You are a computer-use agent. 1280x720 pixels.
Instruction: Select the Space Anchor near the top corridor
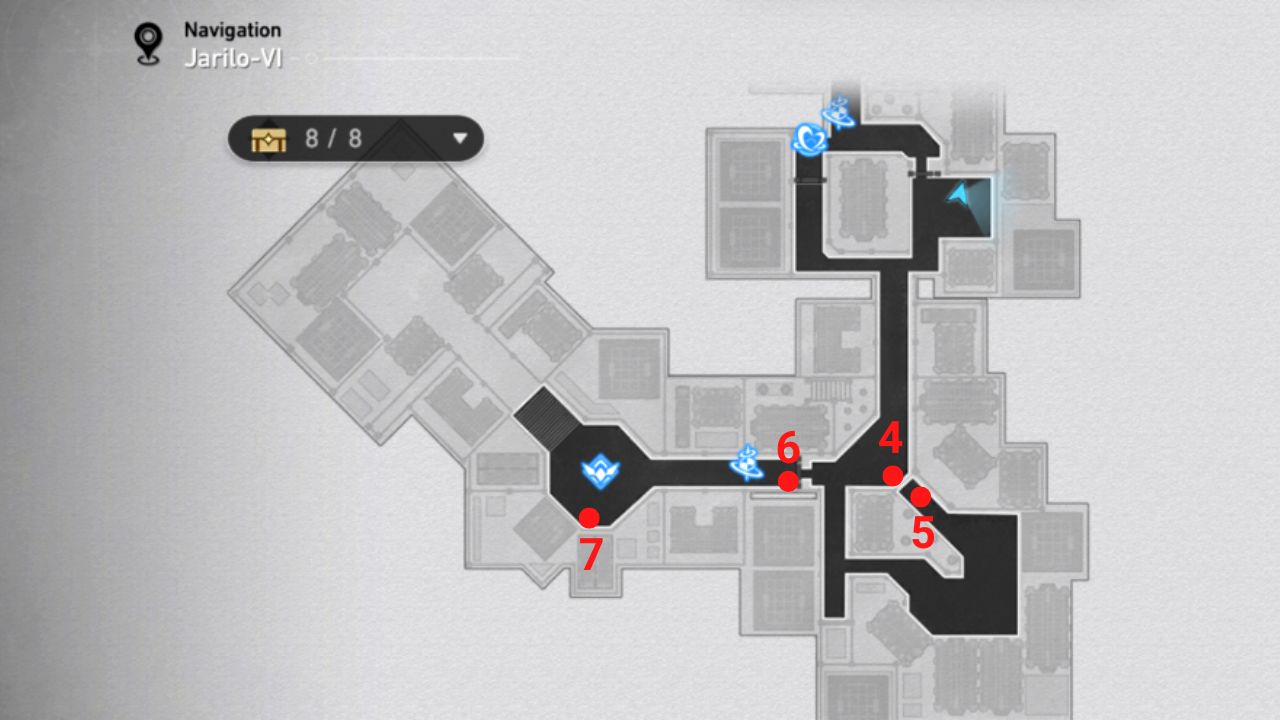click(x=838, y=113)
